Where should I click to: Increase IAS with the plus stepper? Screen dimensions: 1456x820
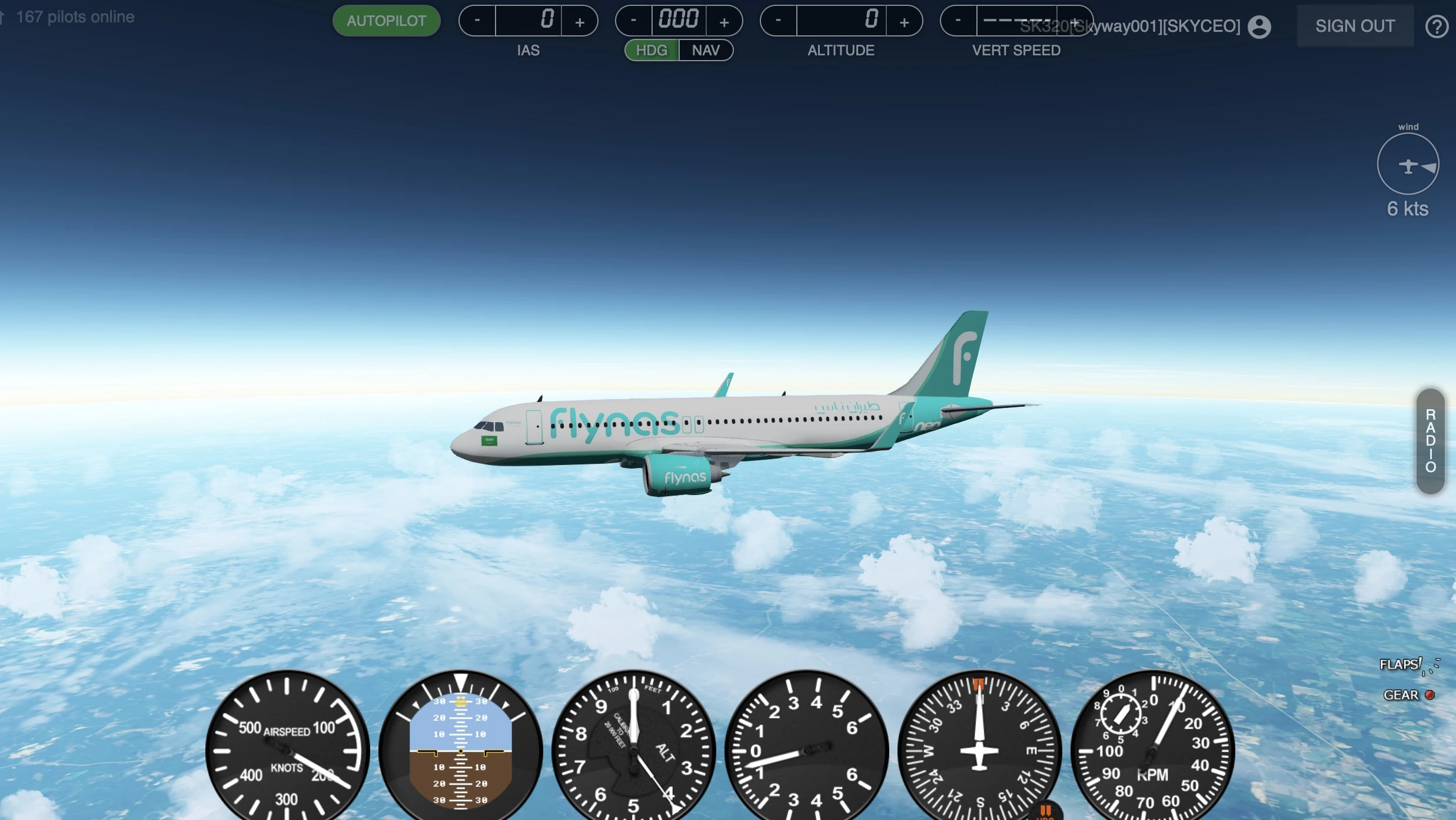[580, 21]
